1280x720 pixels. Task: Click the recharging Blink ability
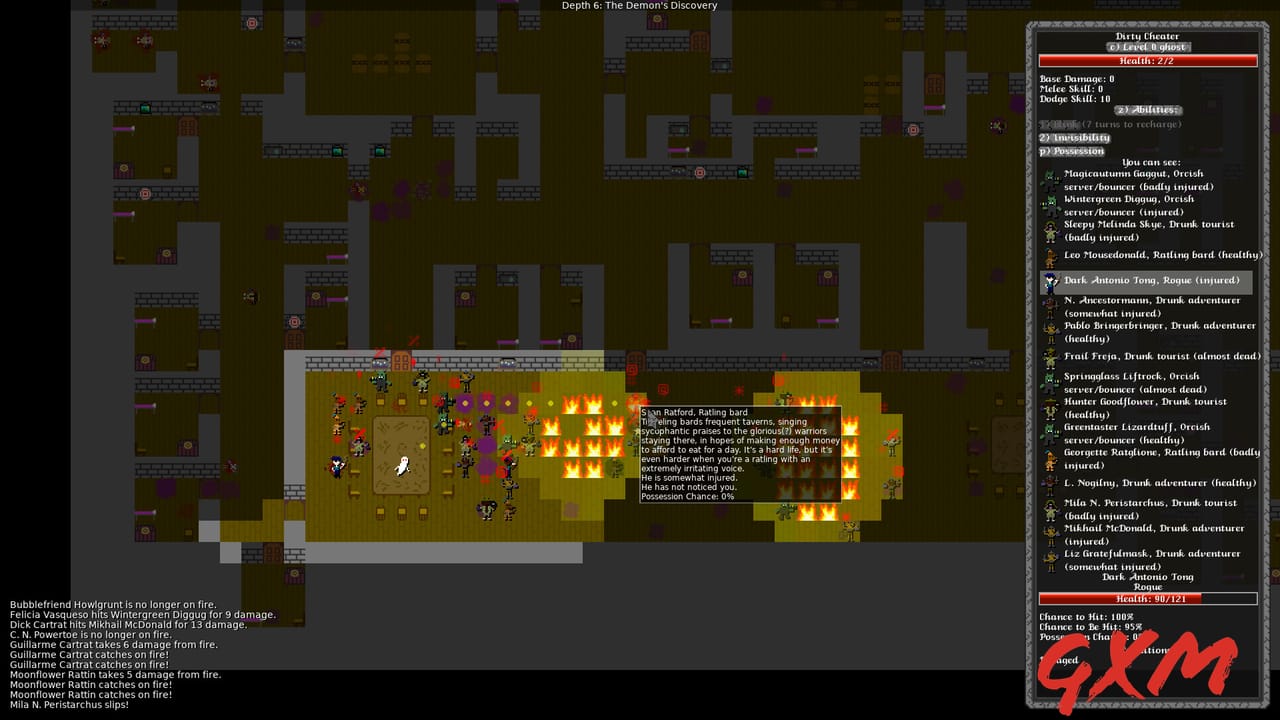coord(1060,123)
